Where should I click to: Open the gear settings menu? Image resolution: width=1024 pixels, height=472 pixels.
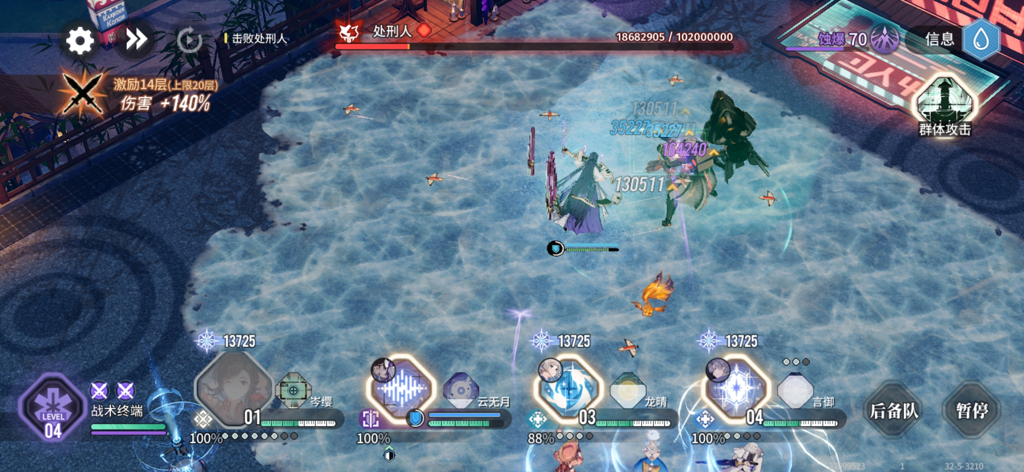click(79, 40)
